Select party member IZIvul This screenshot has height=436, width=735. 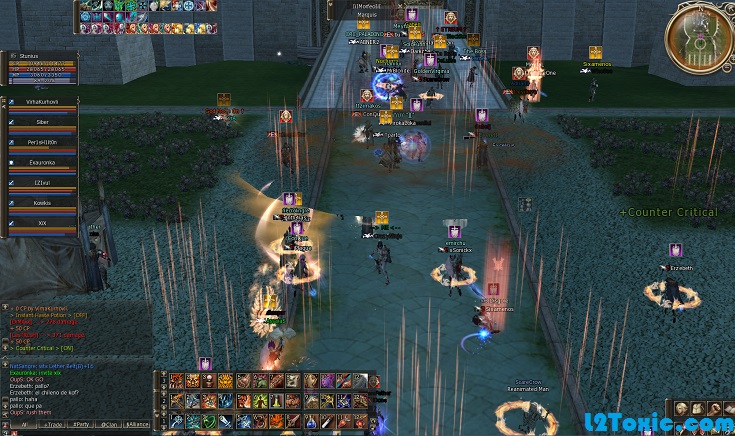point(43,183)
